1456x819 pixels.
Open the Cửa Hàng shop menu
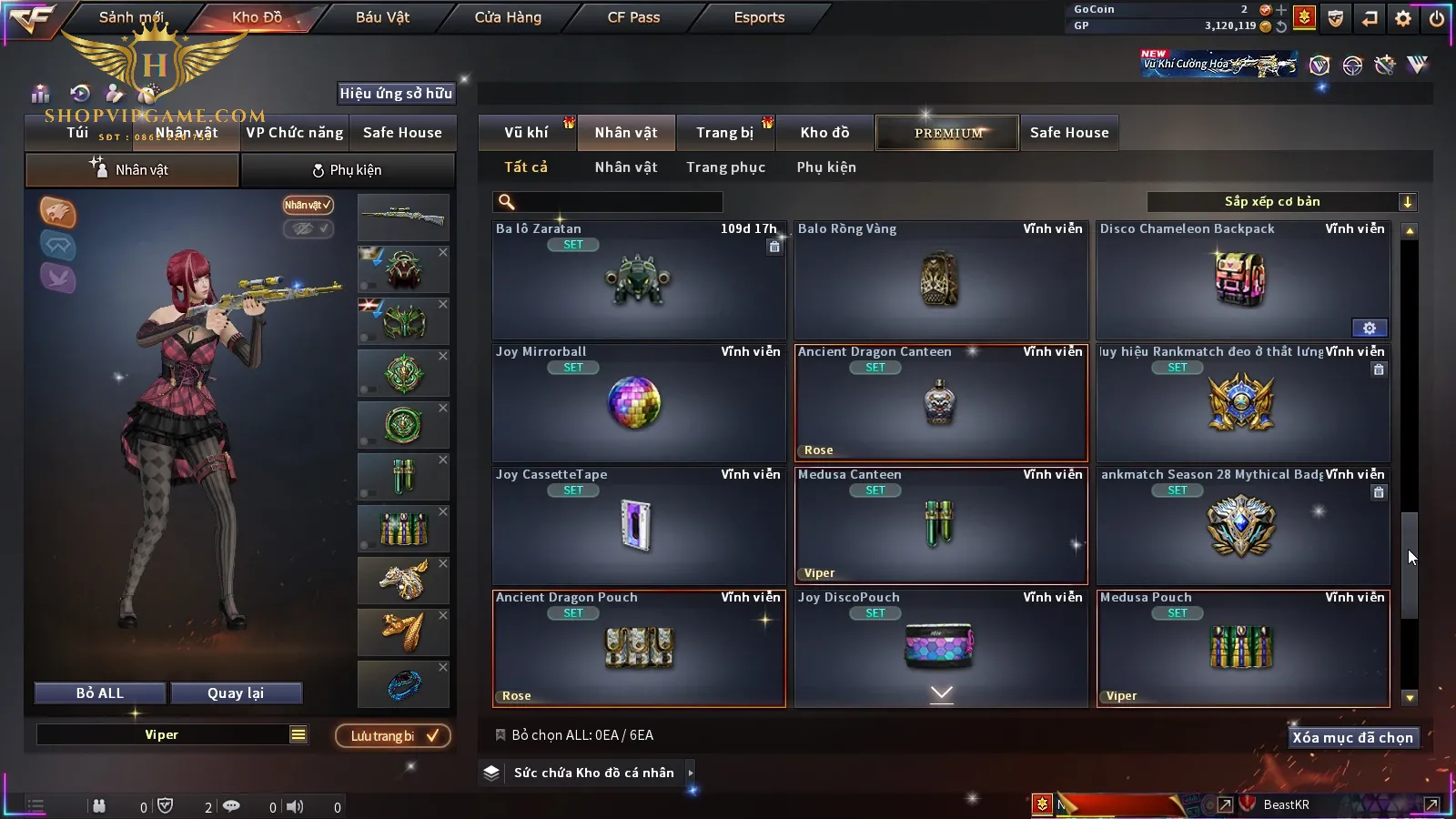[x=508, y=17]
